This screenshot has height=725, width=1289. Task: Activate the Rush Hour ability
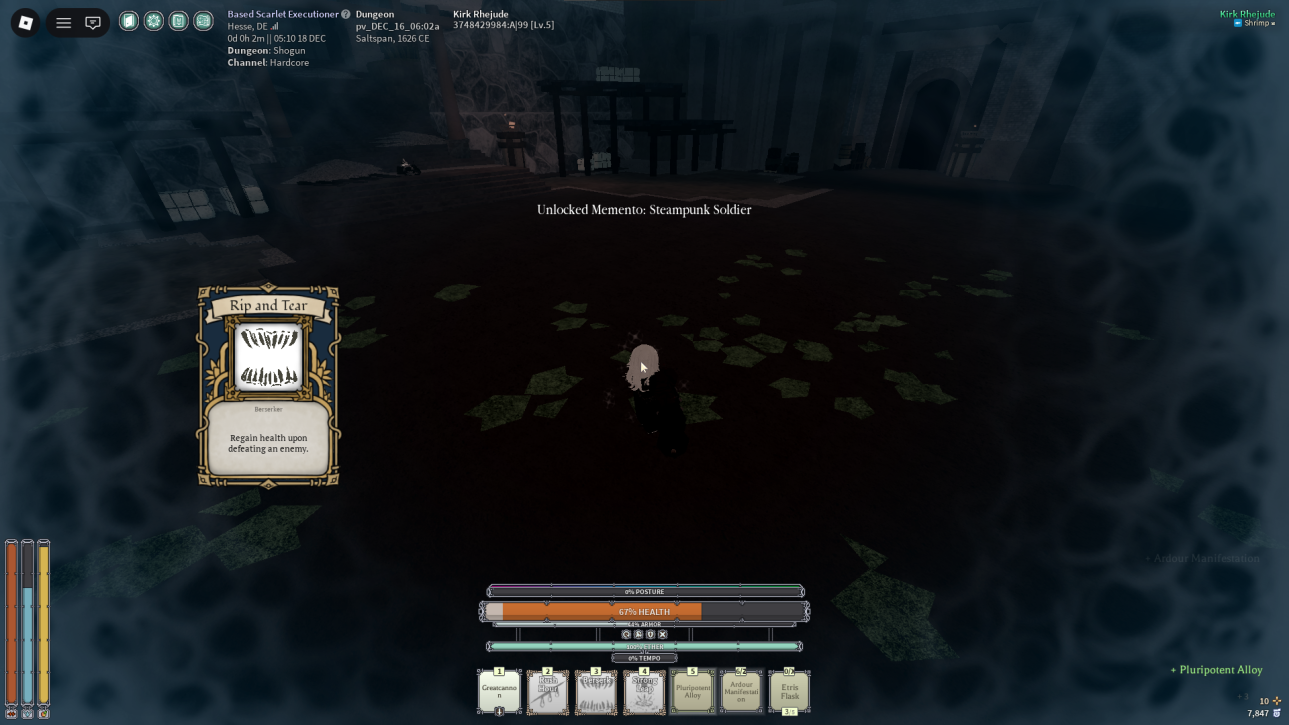point(547,692)
